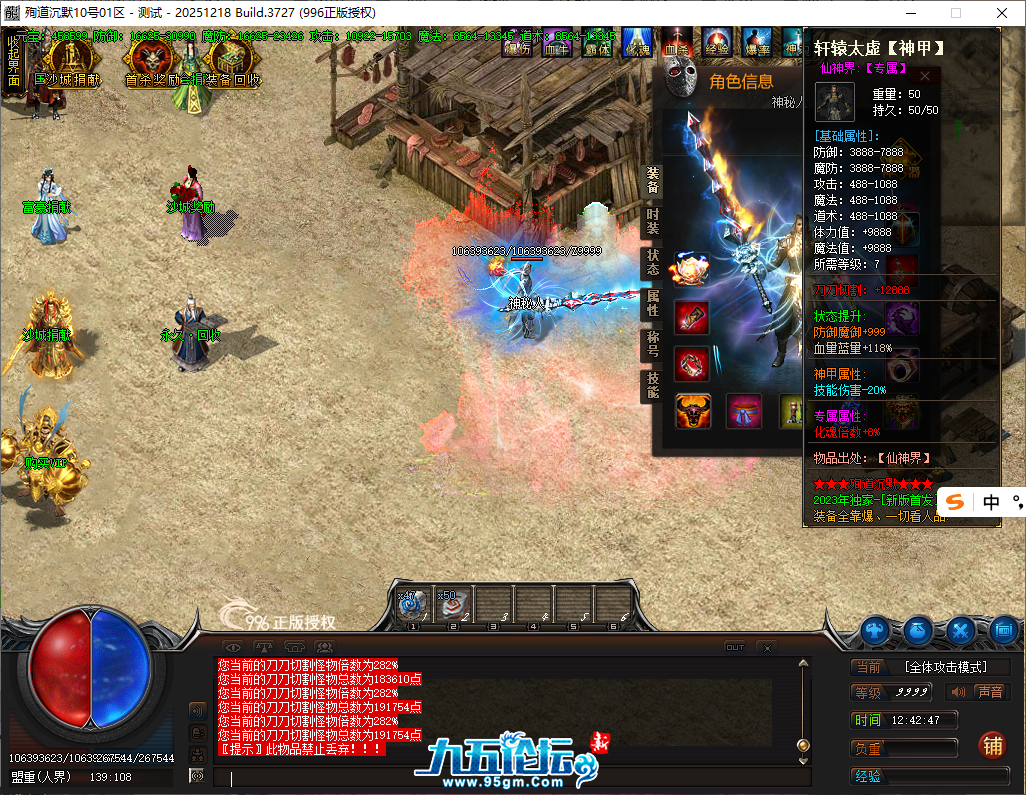Open the 首杀奖励 first-kill reward icon
This screenshot has height=795, width=1026.
(148, 59)
